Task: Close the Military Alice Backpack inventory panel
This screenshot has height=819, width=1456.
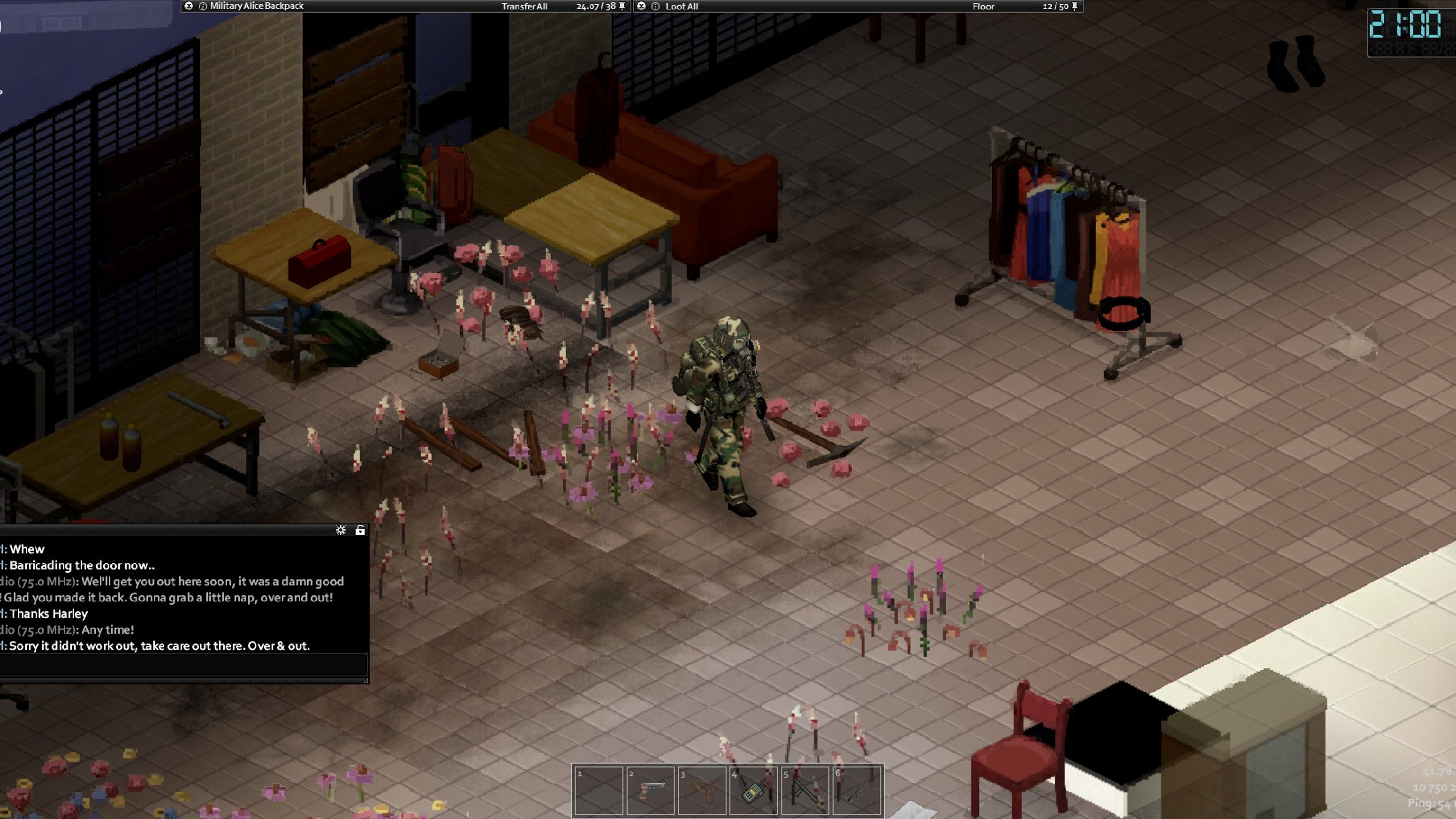Action: click(189, 6)
